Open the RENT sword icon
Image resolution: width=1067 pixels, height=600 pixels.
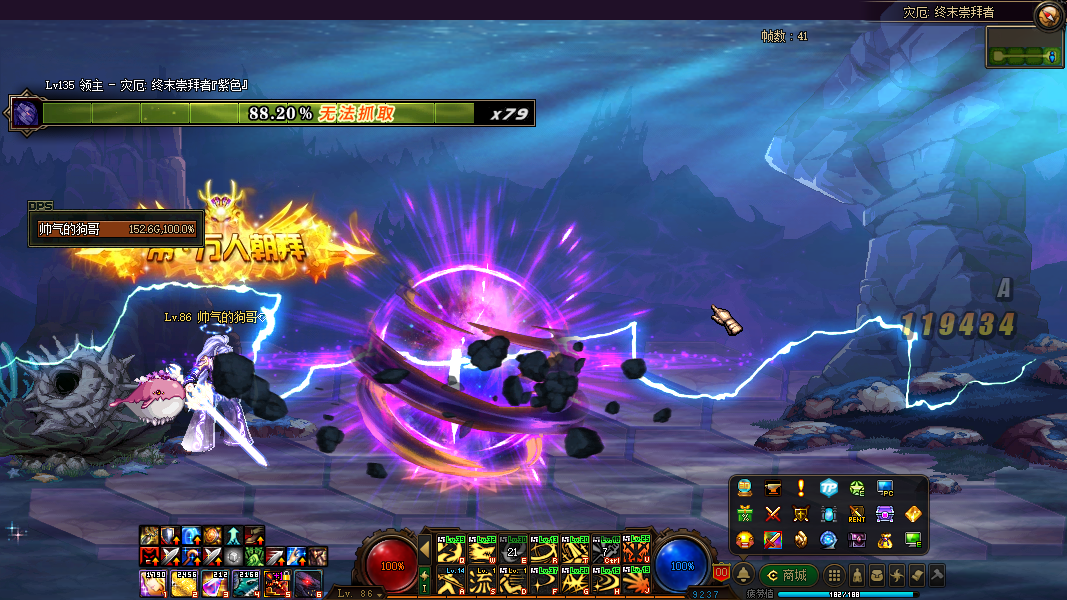tap(856, 514)
